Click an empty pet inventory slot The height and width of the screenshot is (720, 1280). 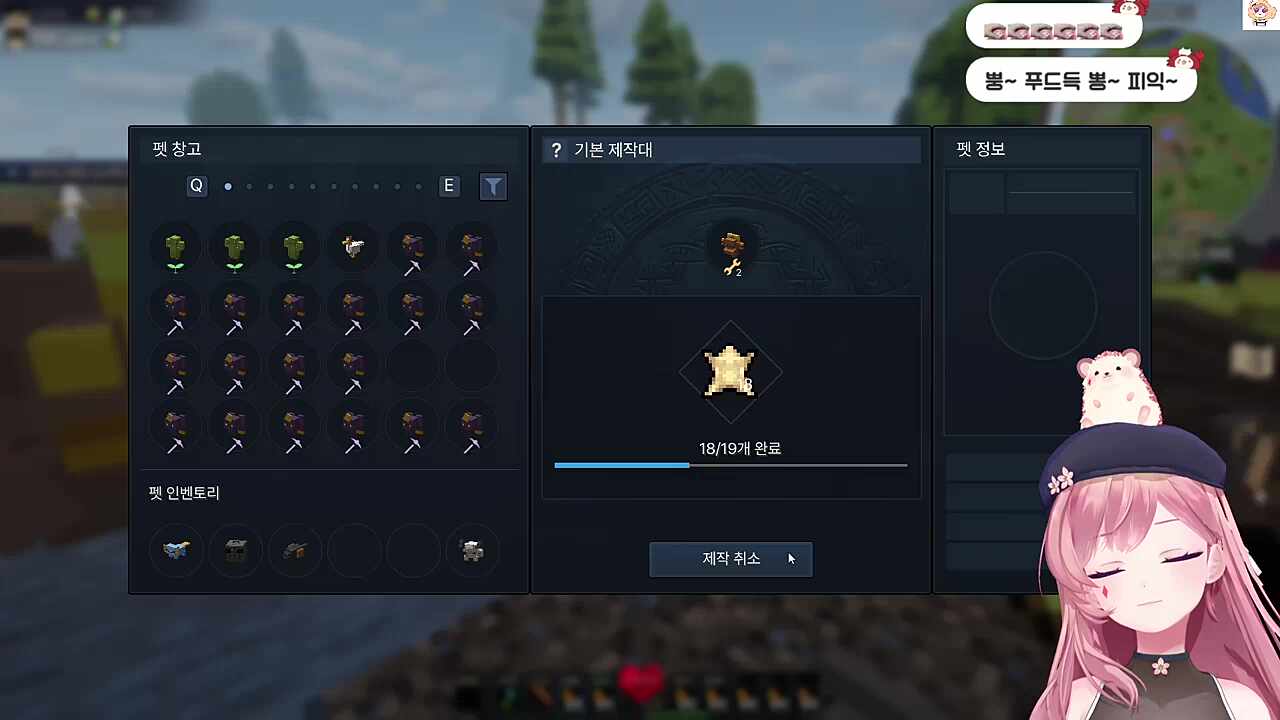pyautogui.click(x=355, y=550)
